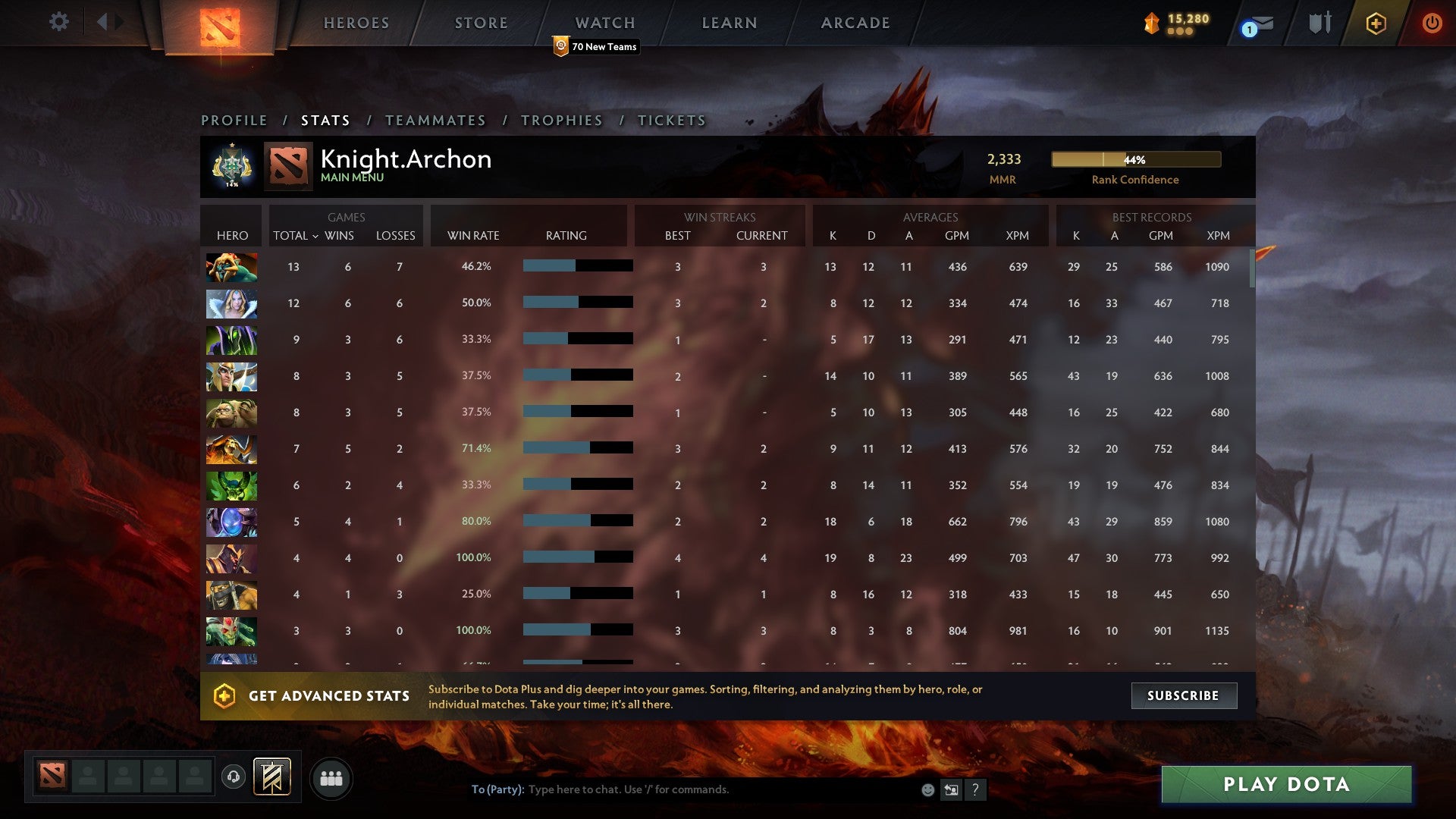The height and width of the screenshot is (819, 1456).
Task: Click the red power exit icon
Action: 1432,23
